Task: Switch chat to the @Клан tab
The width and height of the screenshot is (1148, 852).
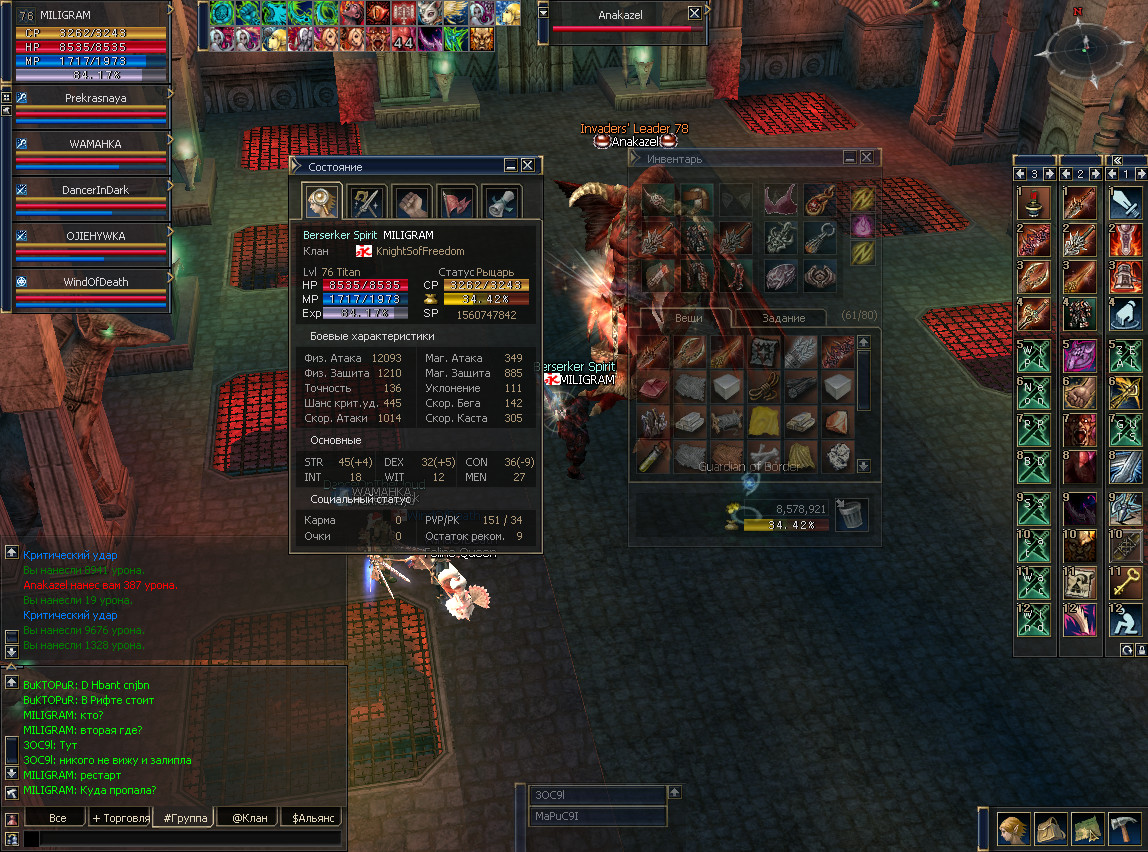Action: (248, 817)
